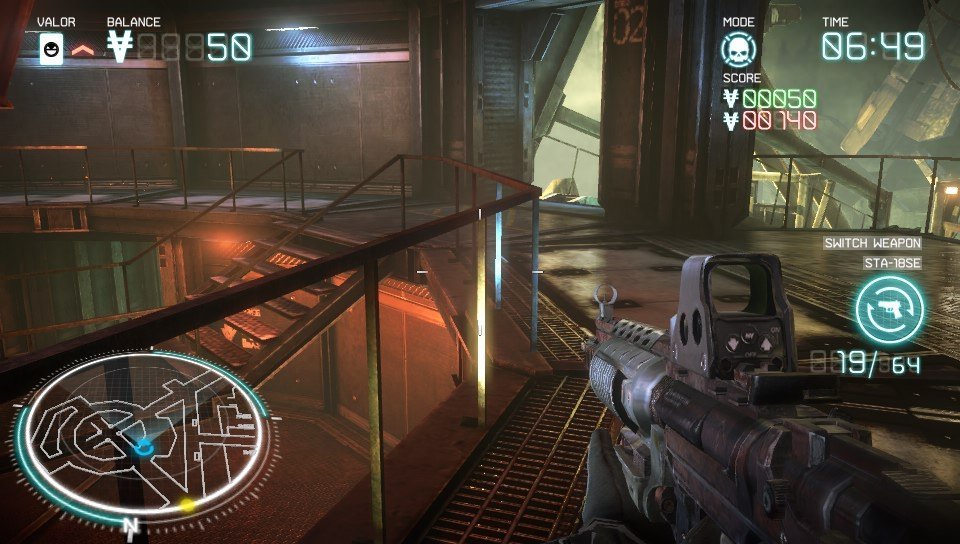Open the circular radar minimap
The image size is (960, 544).
[x=141, y=438]
